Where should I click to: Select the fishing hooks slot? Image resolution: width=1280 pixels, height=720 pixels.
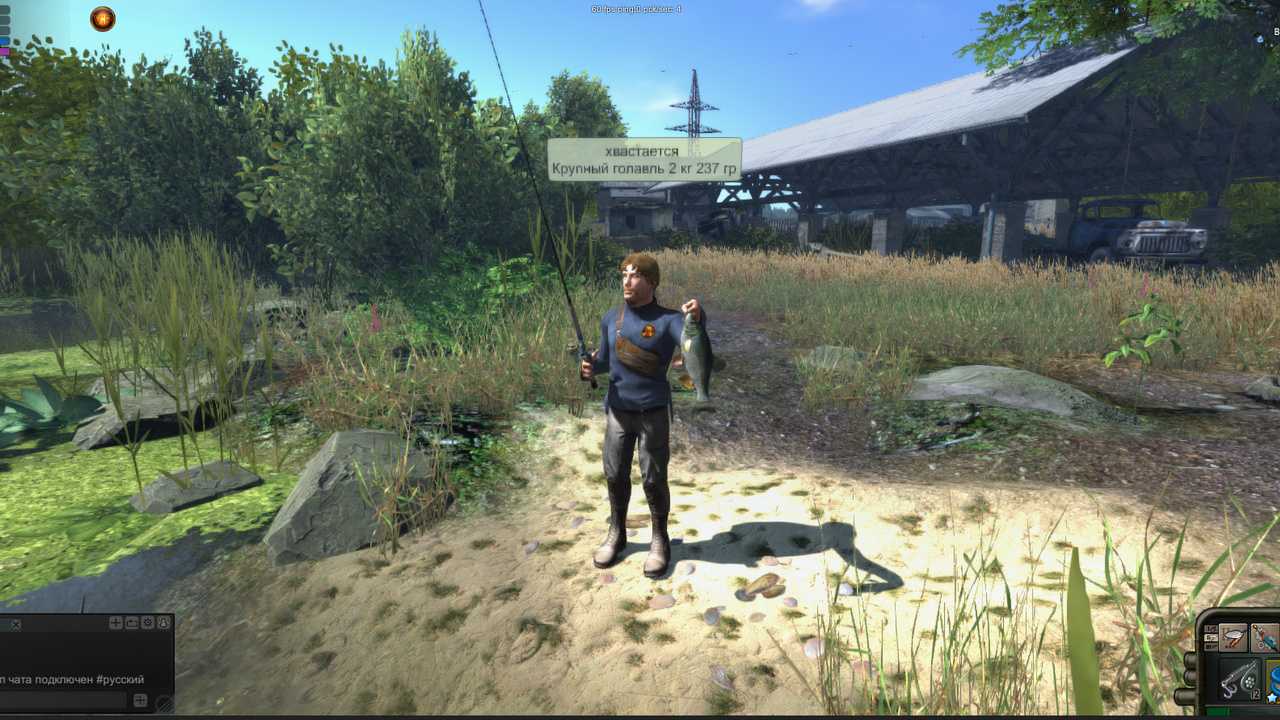1238,680
